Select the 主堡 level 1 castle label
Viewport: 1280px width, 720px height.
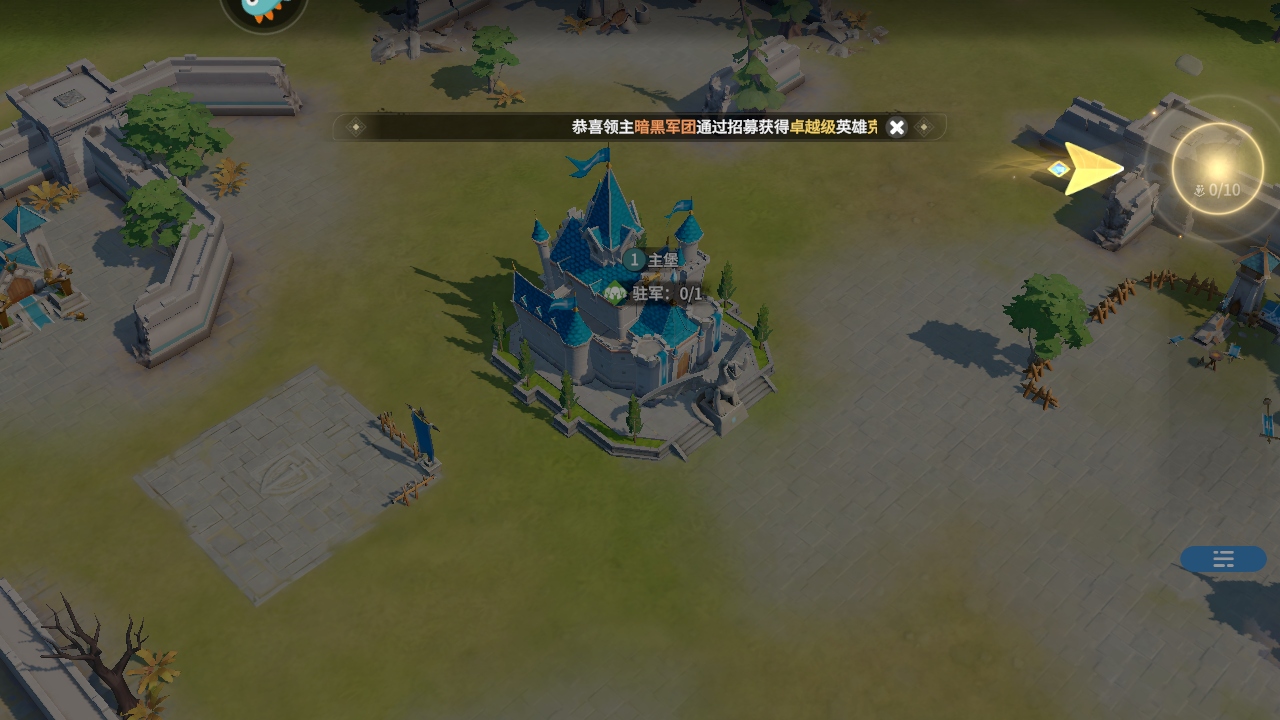[652, 260]
